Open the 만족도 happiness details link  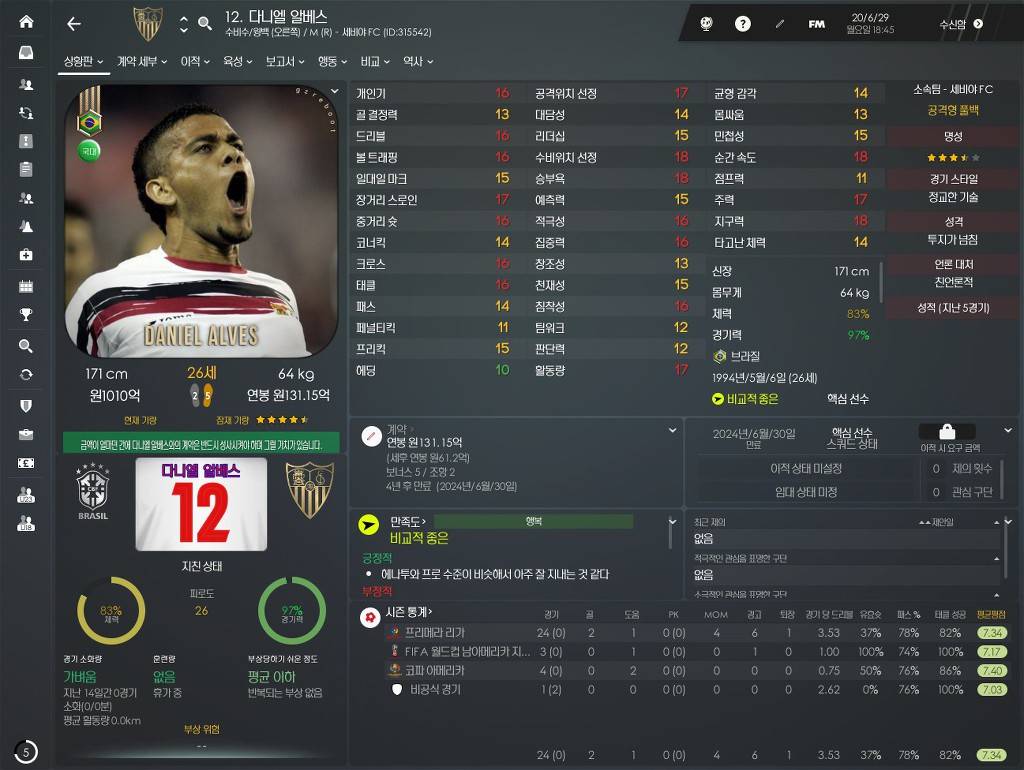pyautogui.click(x=408, y=521)
